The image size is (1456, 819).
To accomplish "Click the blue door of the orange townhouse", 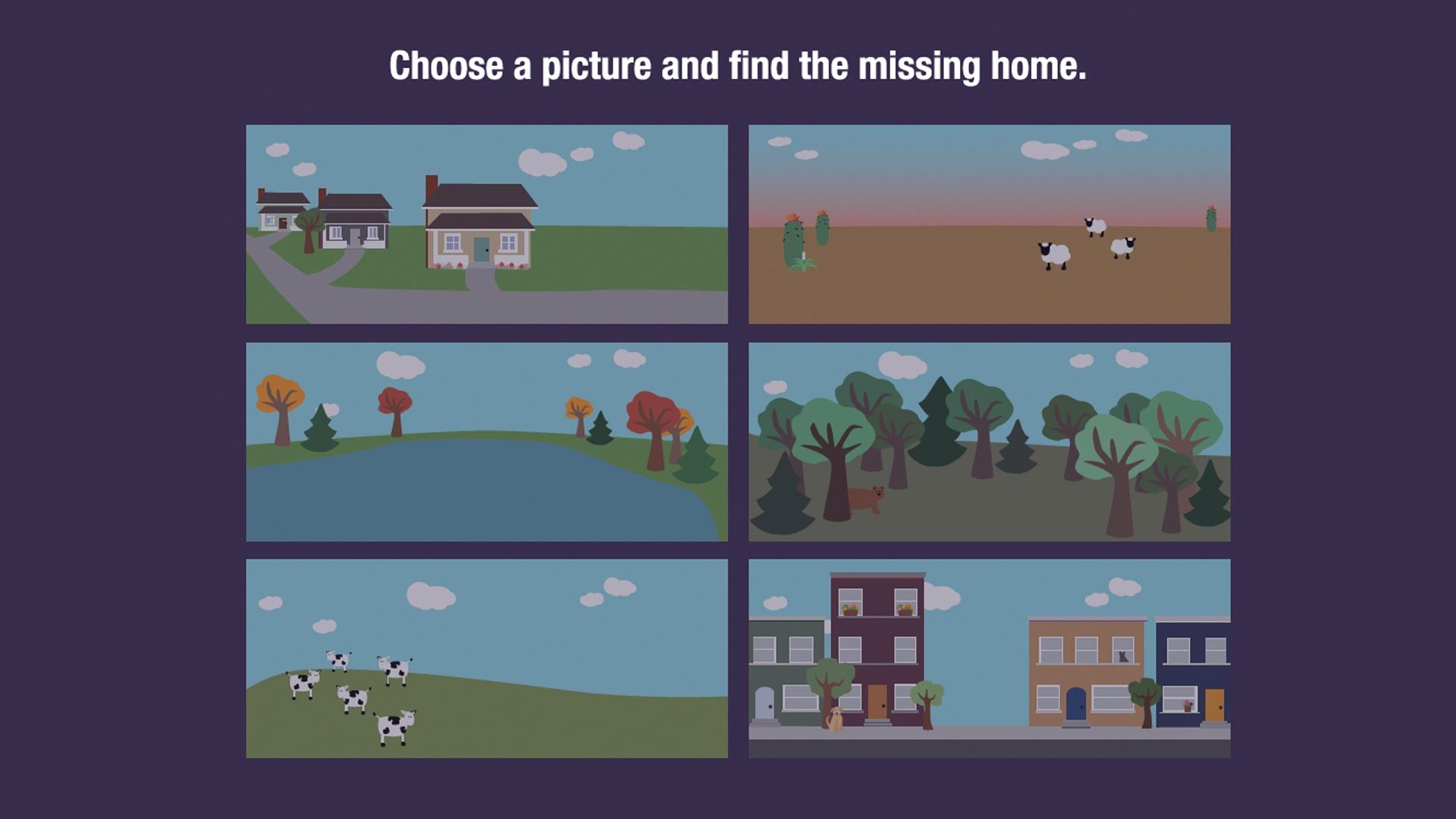I will coord(1076,704).
